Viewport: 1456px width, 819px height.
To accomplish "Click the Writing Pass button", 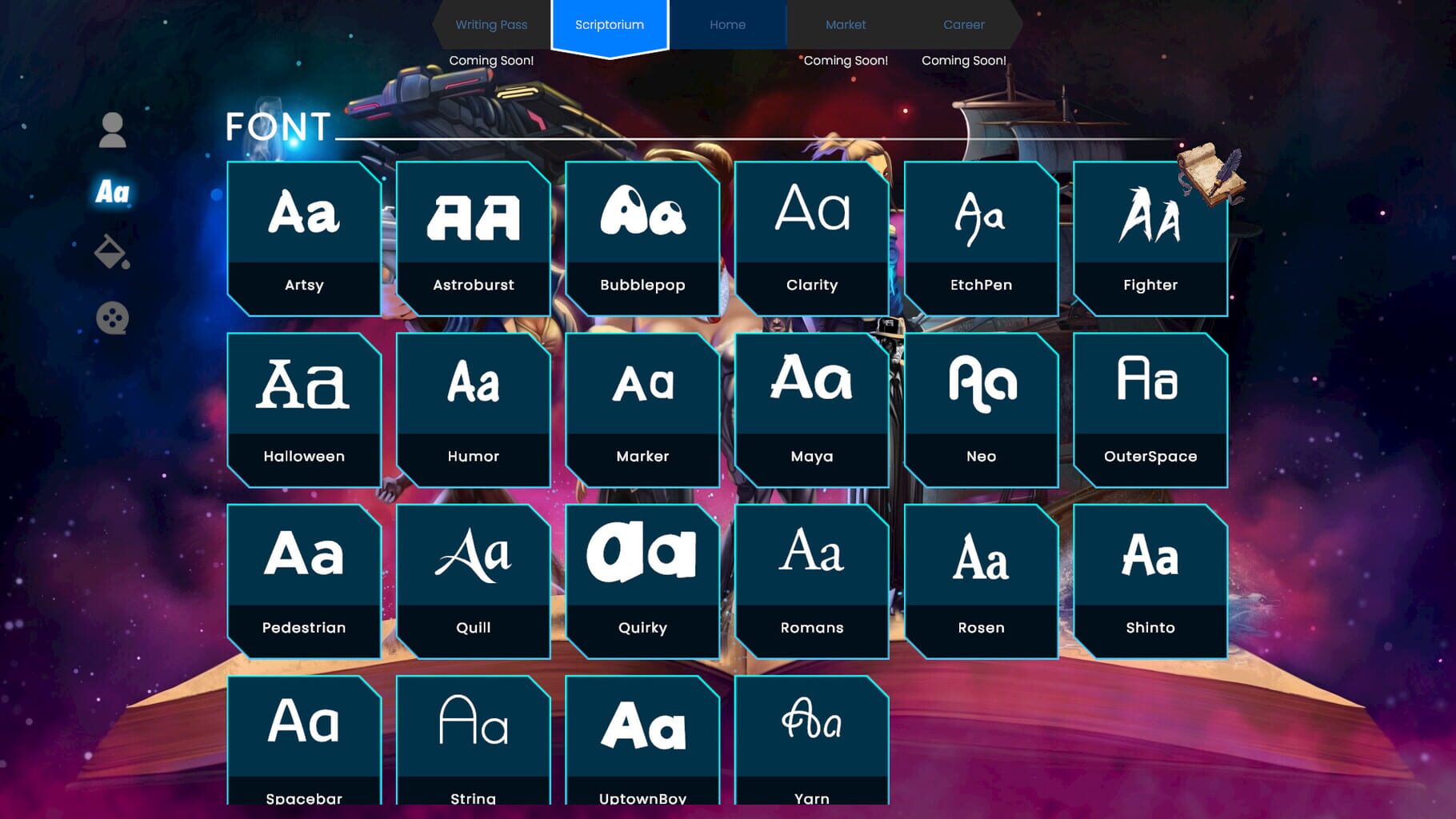I will click(491, 24).
